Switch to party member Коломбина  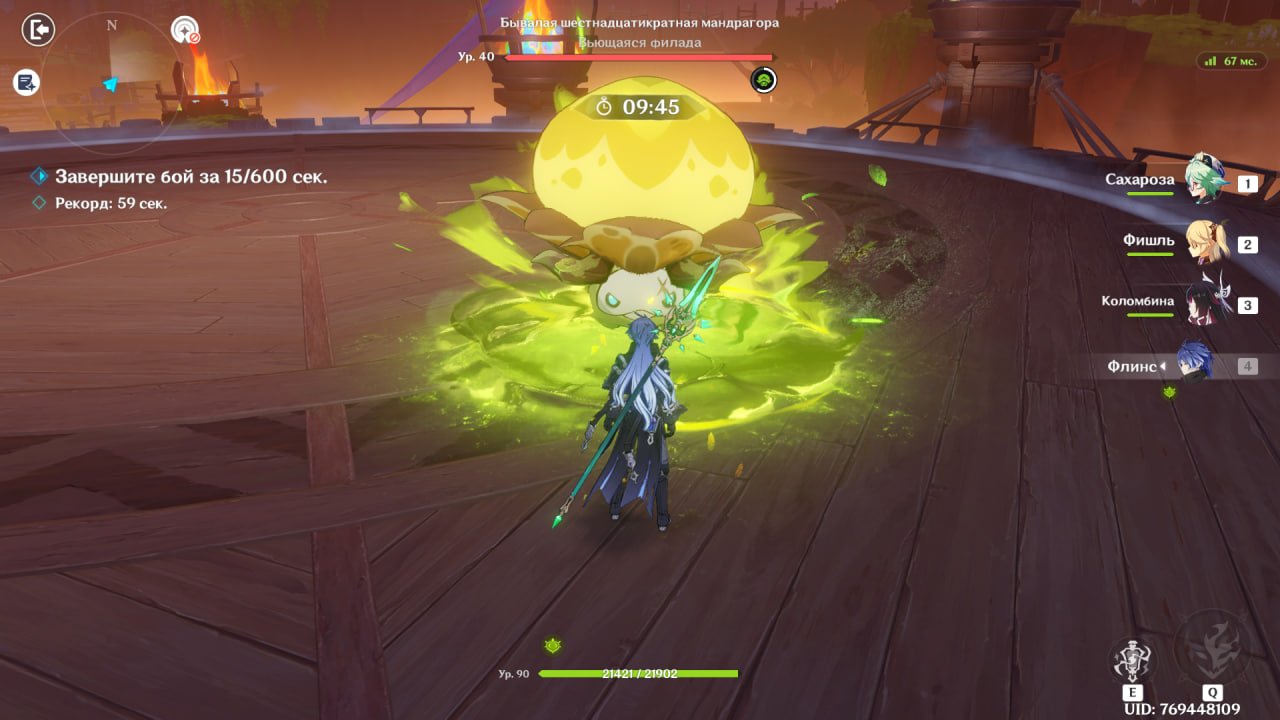pos(1206,303)
